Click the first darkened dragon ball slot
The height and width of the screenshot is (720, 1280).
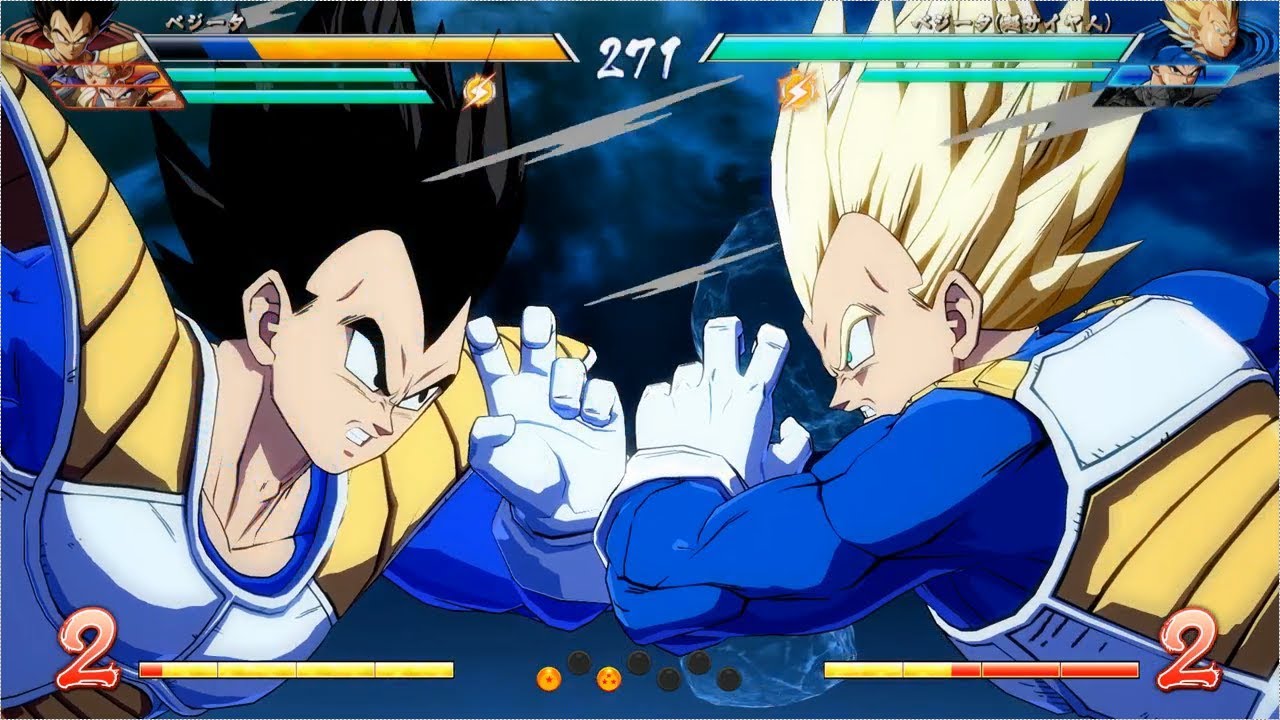tap(578, 662)
